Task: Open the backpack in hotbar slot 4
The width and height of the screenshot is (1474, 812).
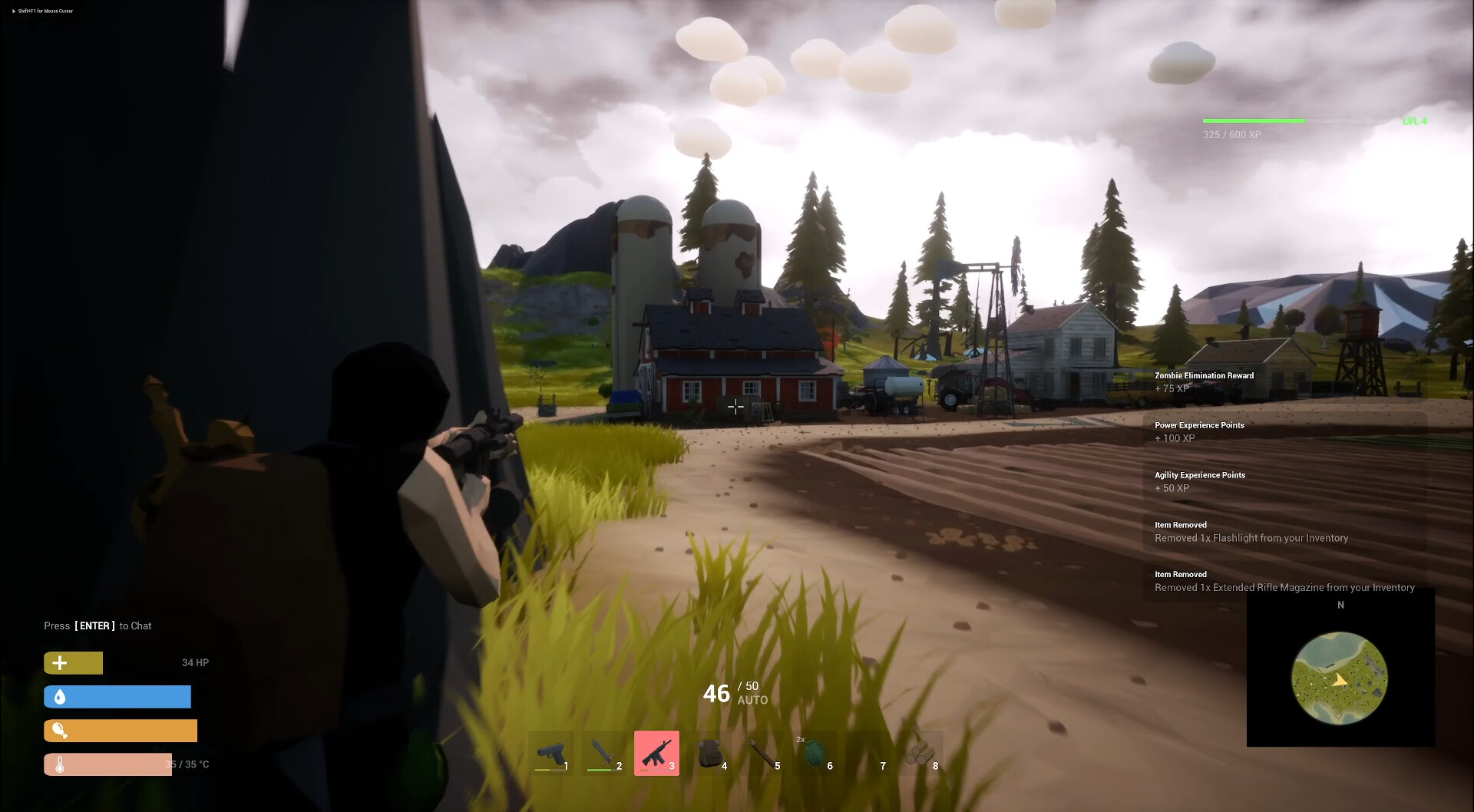Action: [710, 753]
